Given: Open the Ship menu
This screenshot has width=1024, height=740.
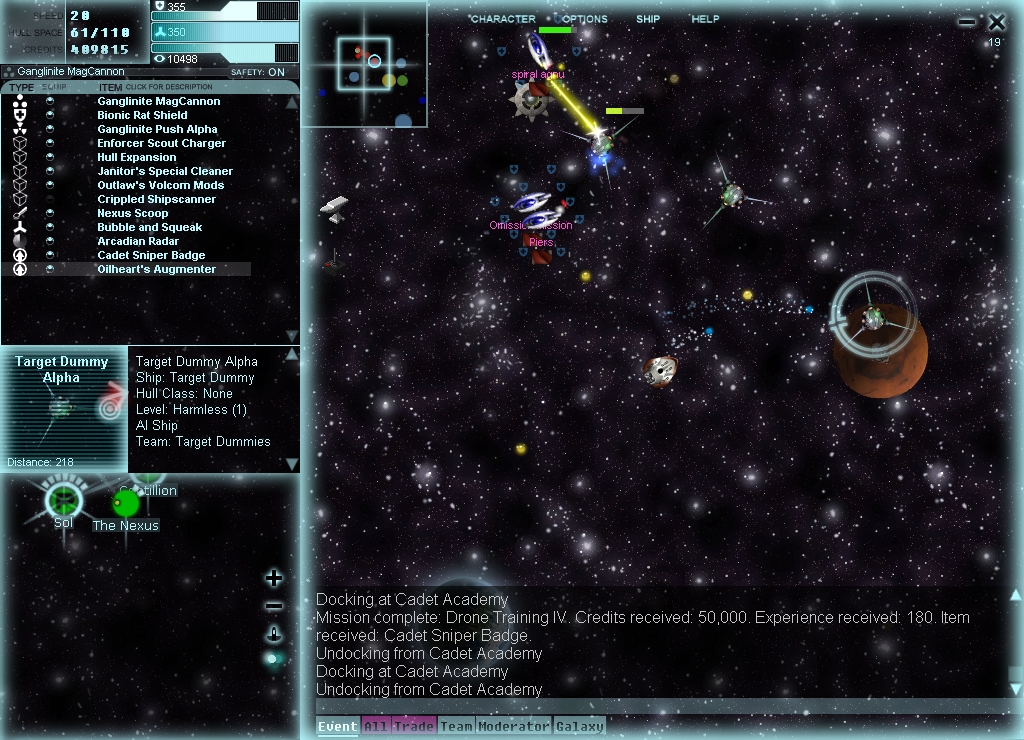Looking at the screenshot, I should (x=648, y=19).
